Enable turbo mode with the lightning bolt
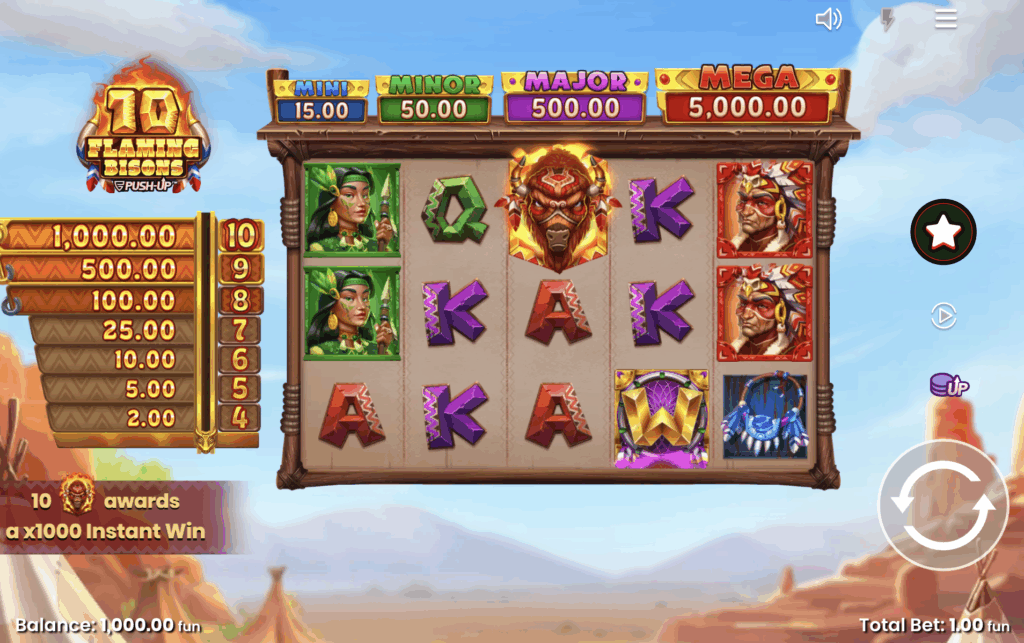Viewport: 1024px width, 643px height. coord(886,19)
